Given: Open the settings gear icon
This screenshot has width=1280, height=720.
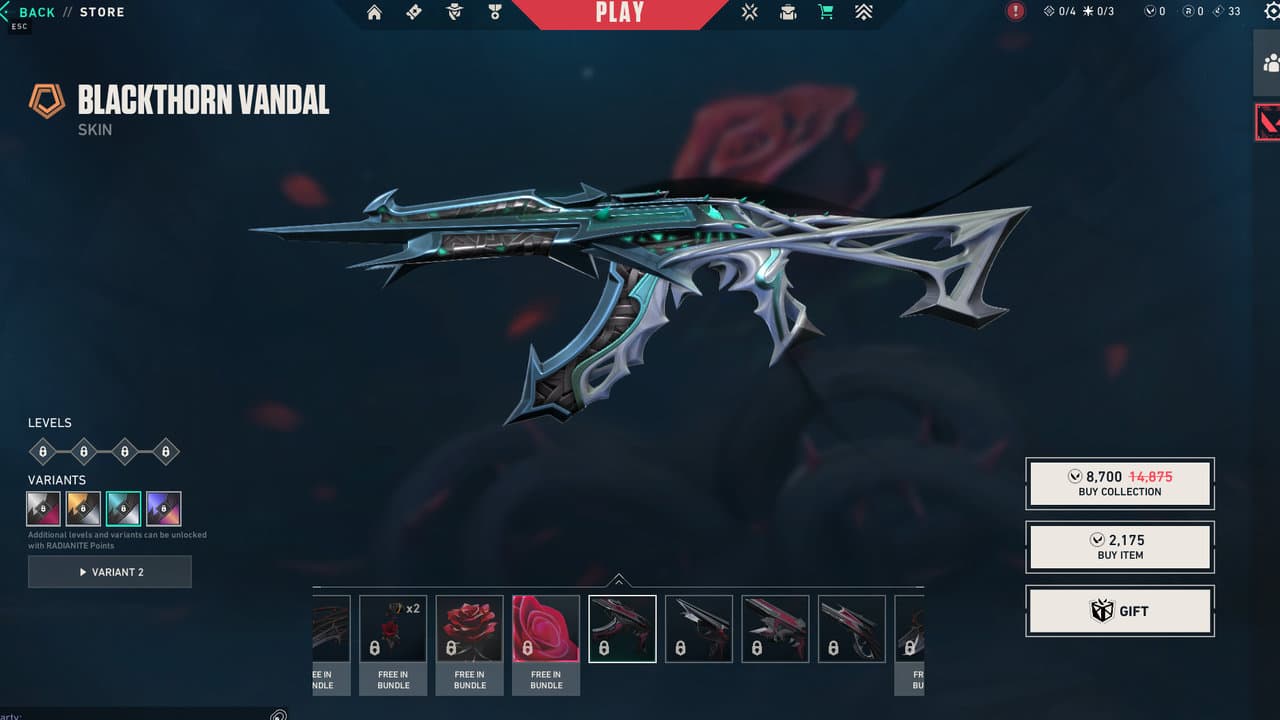Looking at the screenshot, I should point(1273,12).
